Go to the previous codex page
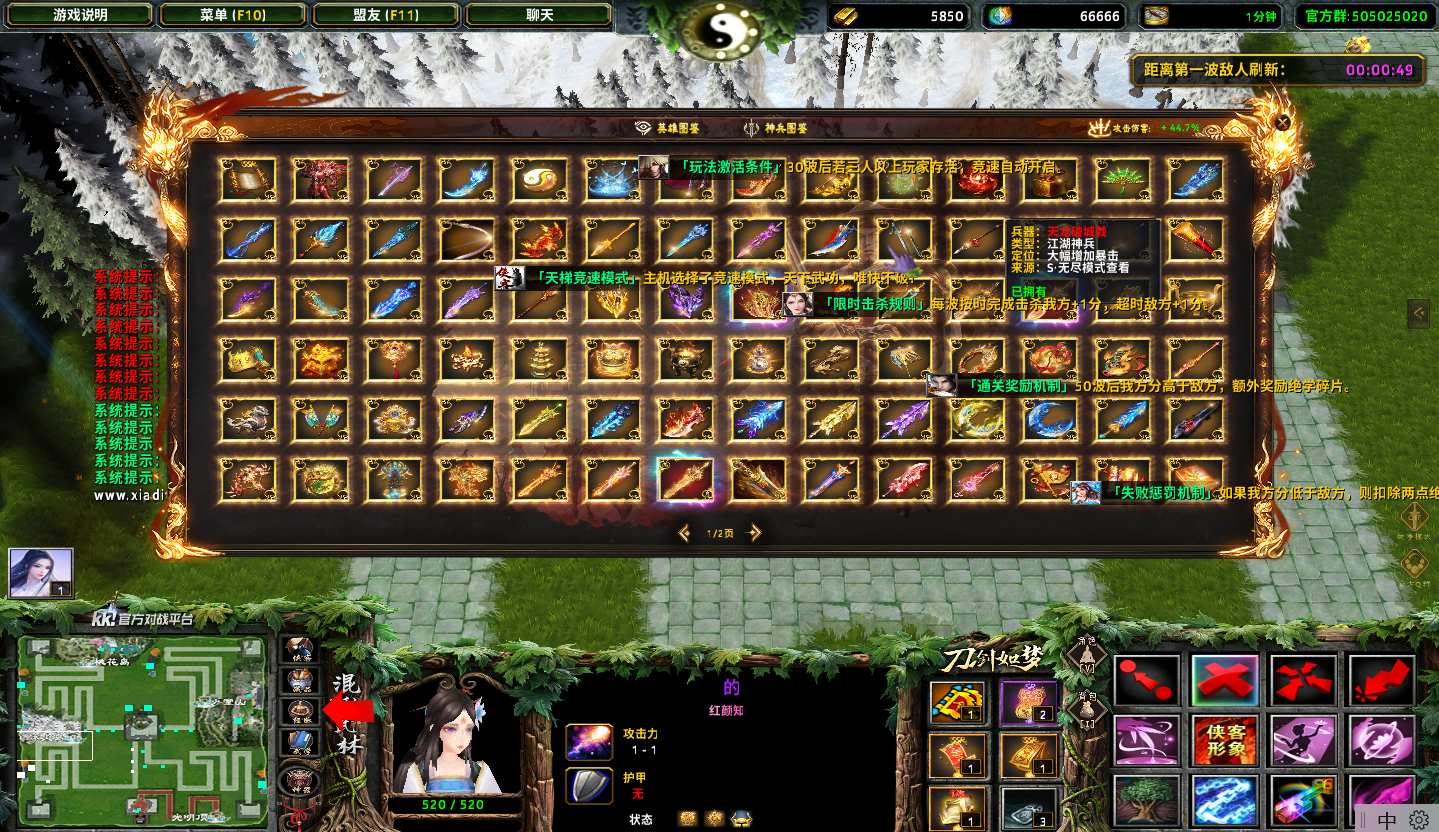Viewport: 1439px width, 832px height. click(x=684, y=533)
